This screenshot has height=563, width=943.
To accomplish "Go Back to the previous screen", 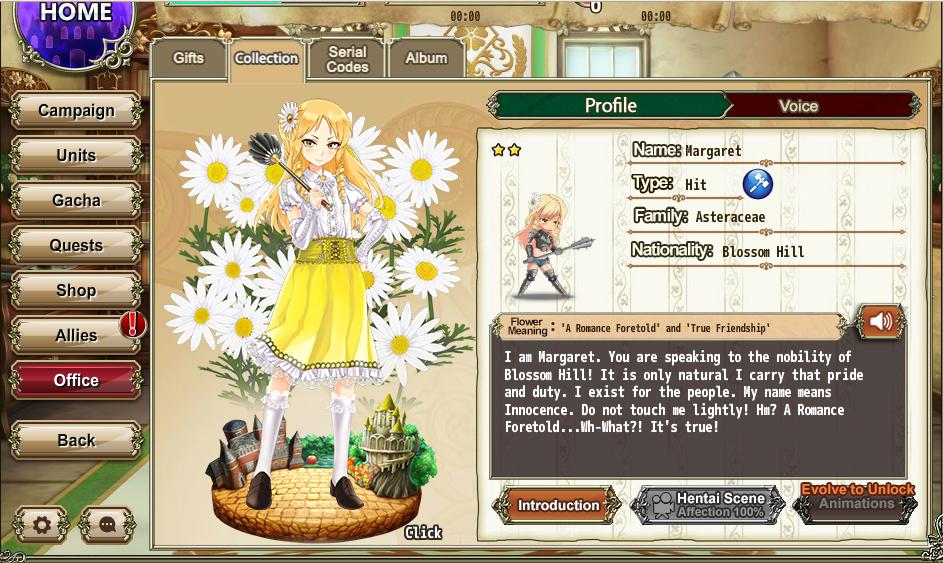I will [x=76, y=441].
